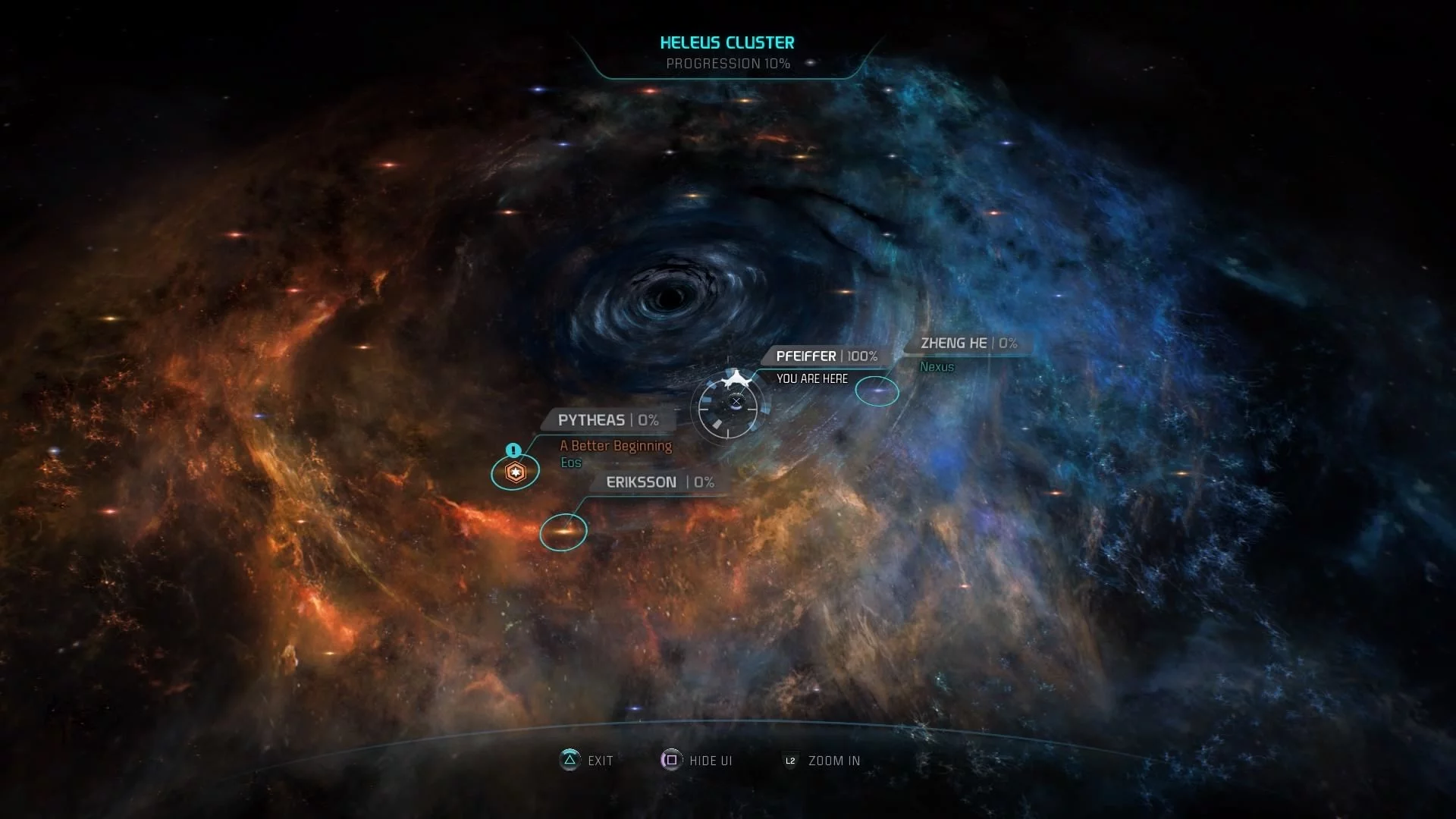Screen dimensions: 1456x819
Task: Click the Eriksson system label
Action: [660, 482]
